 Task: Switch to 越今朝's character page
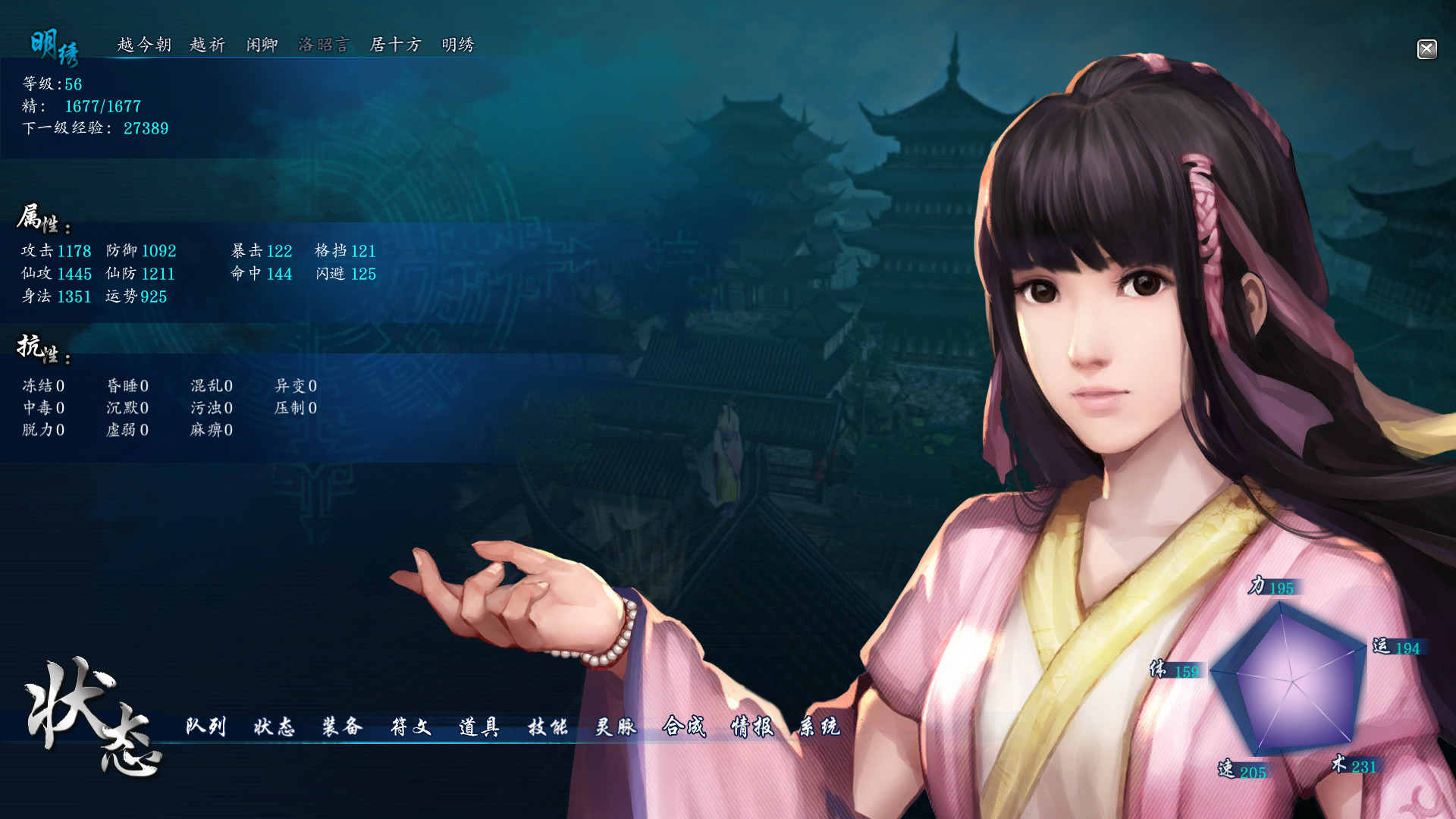[x=144, y=45]
